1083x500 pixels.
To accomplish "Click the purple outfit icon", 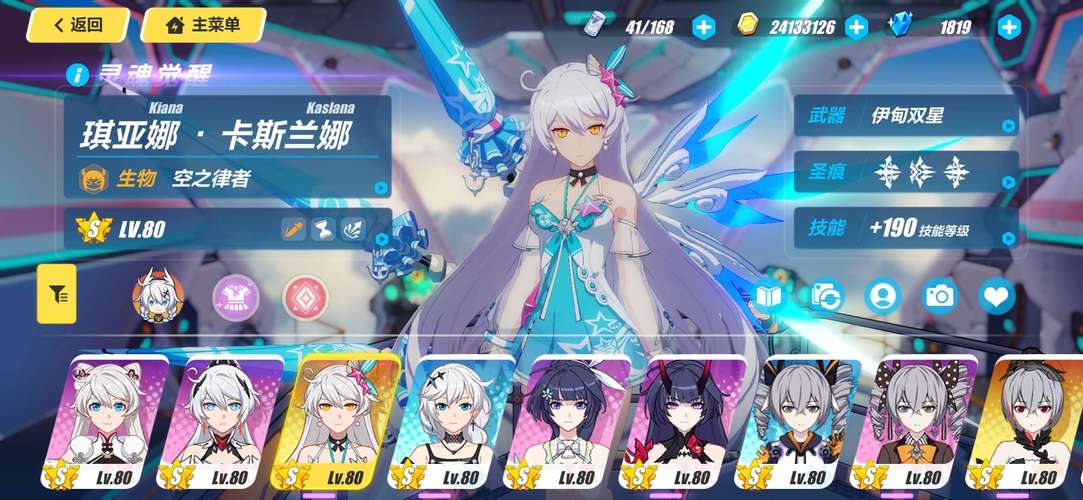I will point(236,294).
